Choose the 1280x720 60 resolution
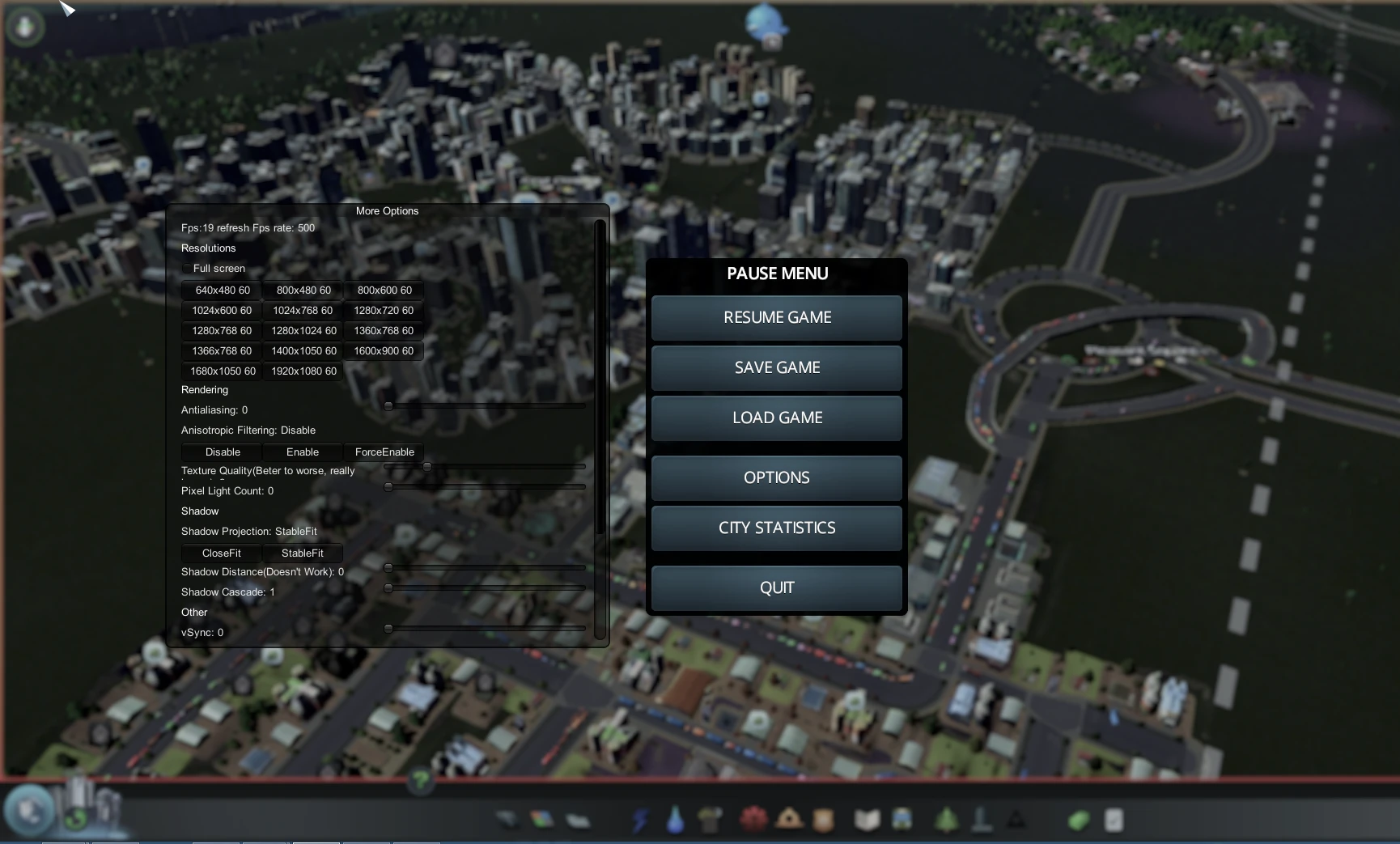 [384, 310]
